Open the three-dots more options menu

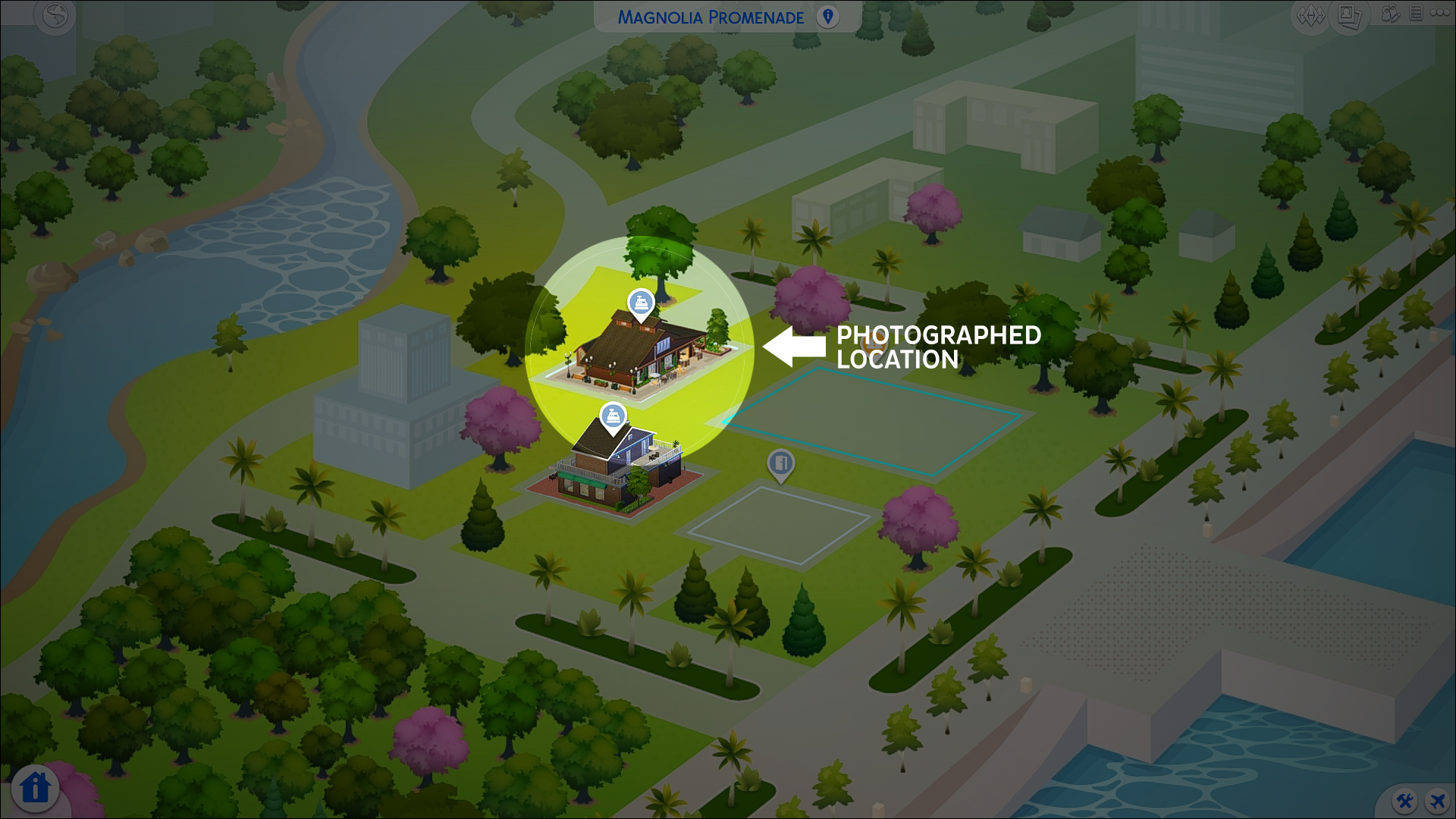1440,14
